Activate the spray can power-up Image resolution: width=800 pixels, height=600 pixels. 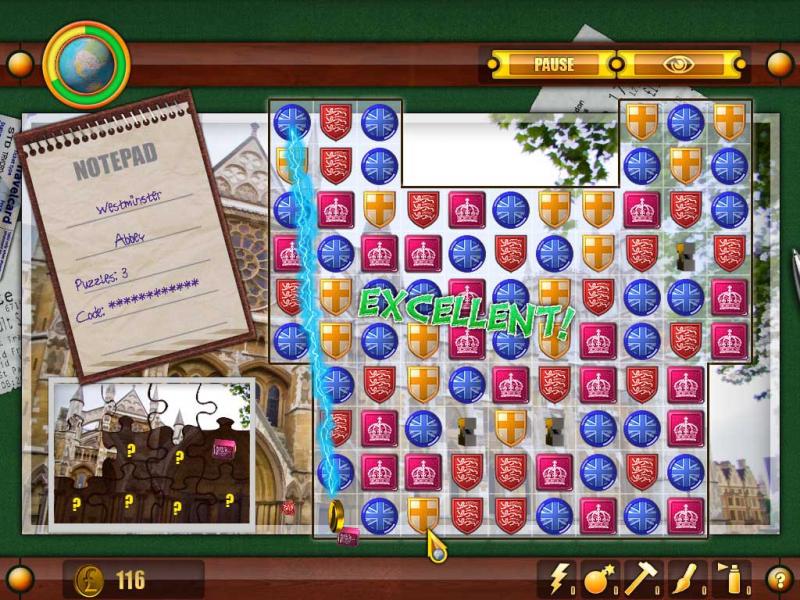coord(728,578)
